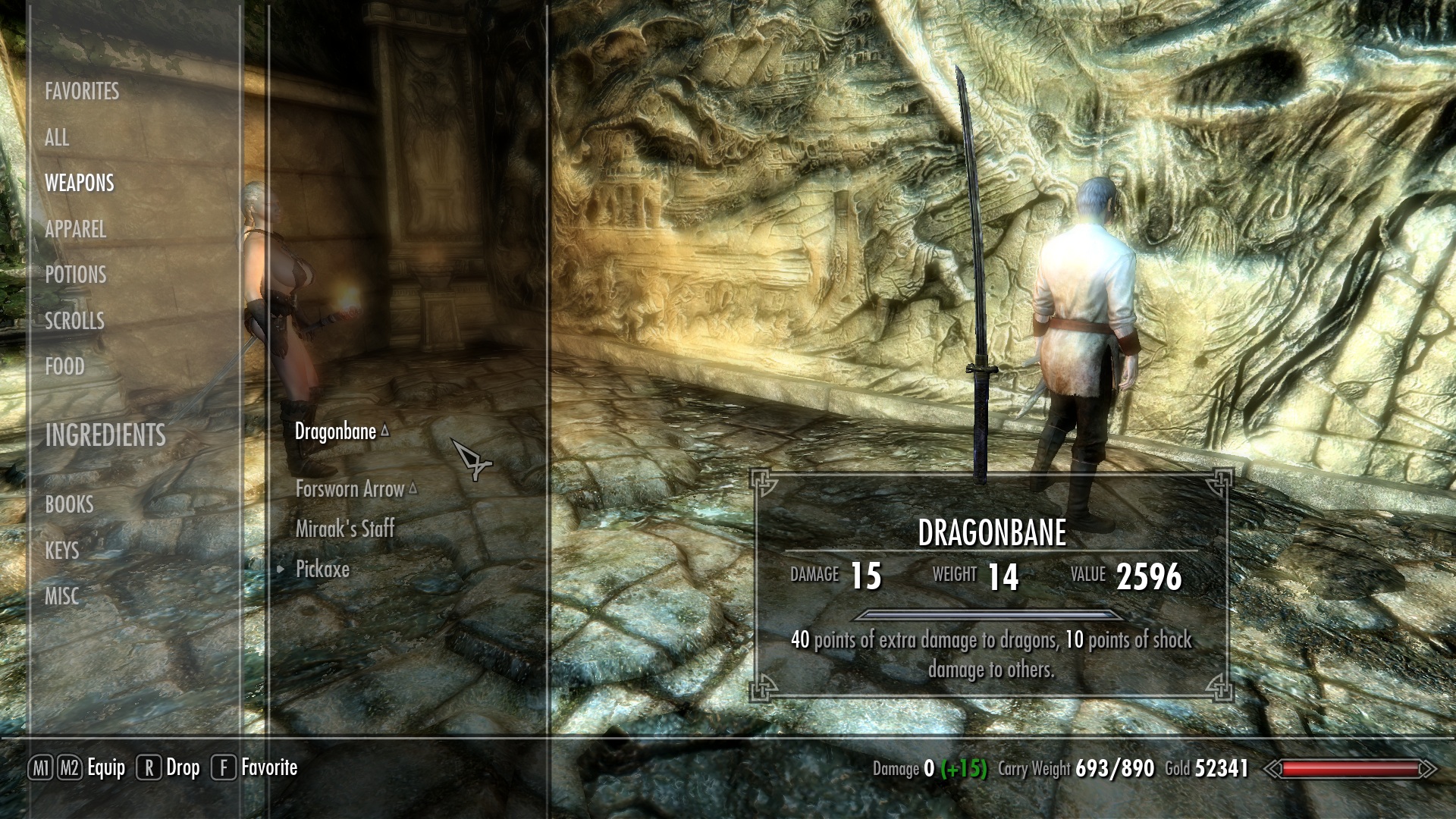Select Dragonbane in the weapon list
This screenshot has height=819, width=1456.
[335, 431]
